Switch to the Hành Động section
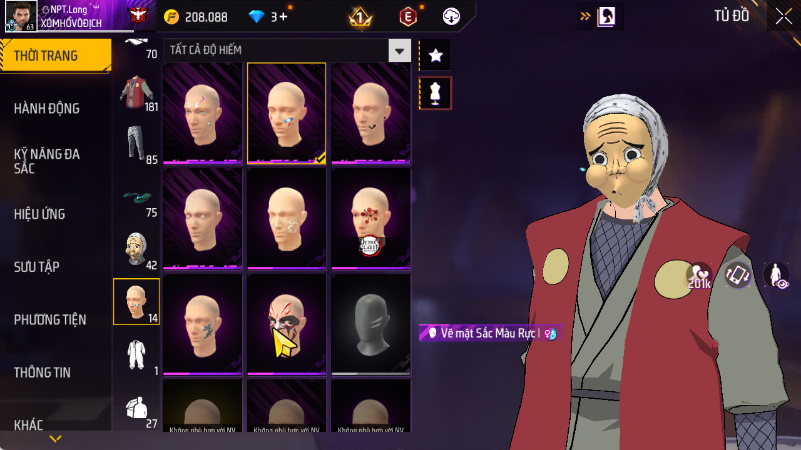Viewport: 801px width, 450px height. [x=47, y=108]
